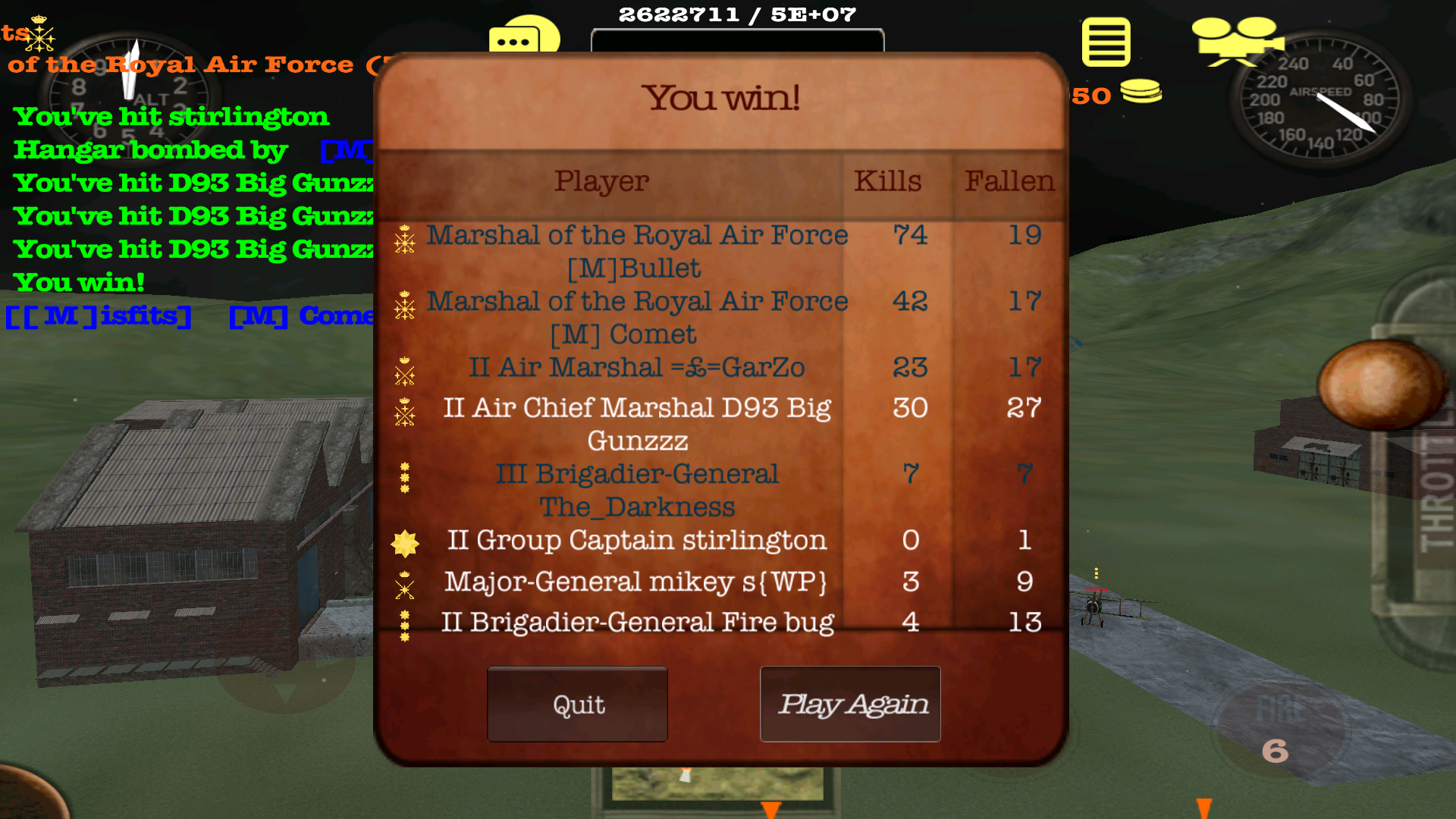The image size is (1456, 819).
Task: Select The_Darkness player row
Action: pos(637,490)
